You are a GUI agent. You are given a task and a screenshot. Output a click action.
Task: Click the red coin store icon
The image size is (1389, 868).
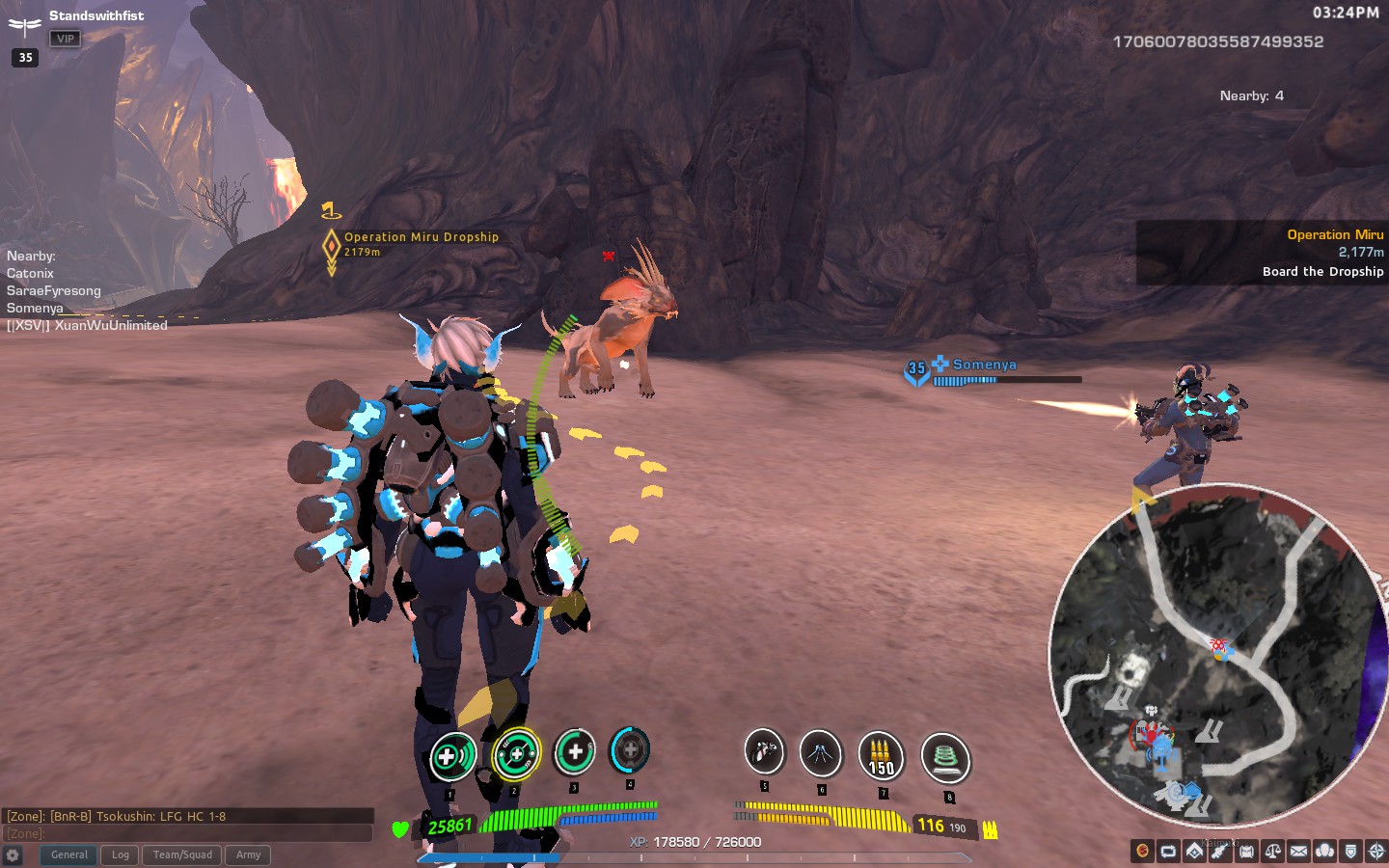1143,852
